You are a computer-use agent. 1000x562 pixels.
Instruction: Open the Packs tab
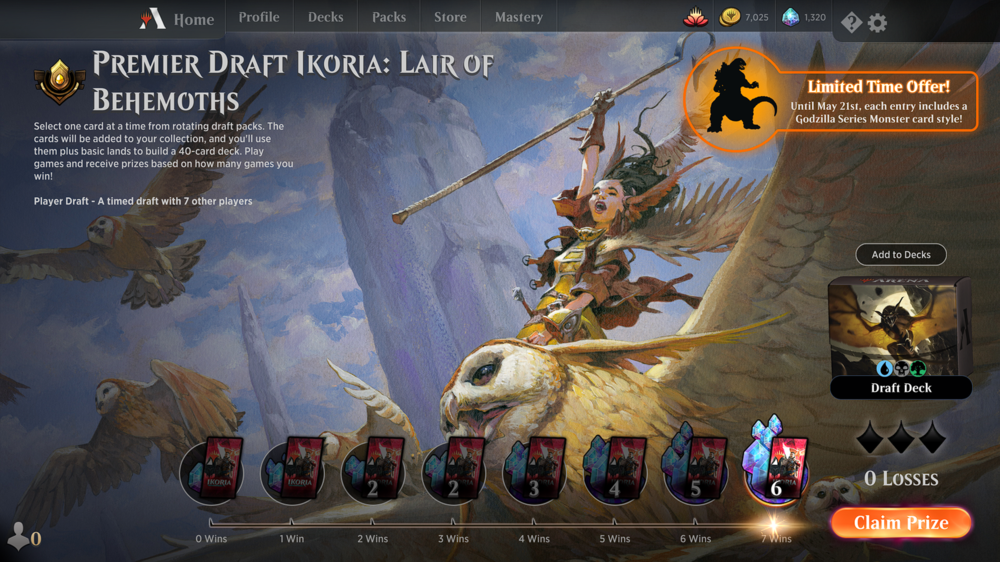coord(389,17)
